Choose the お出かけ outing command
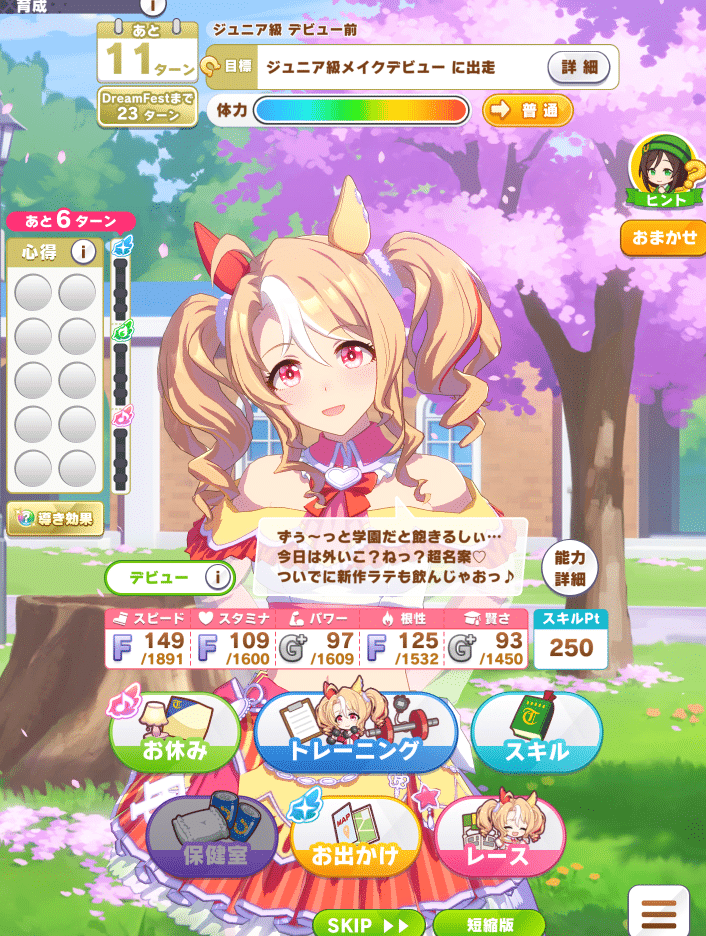 (x=355, y=845)
